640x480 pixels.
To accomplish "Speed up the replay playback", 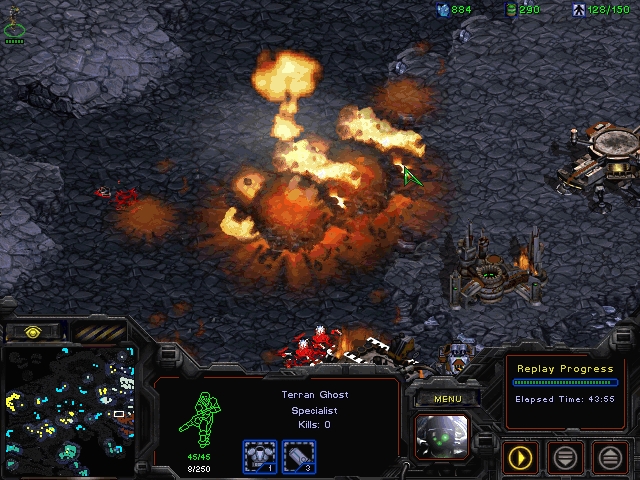I will (610, 457).
